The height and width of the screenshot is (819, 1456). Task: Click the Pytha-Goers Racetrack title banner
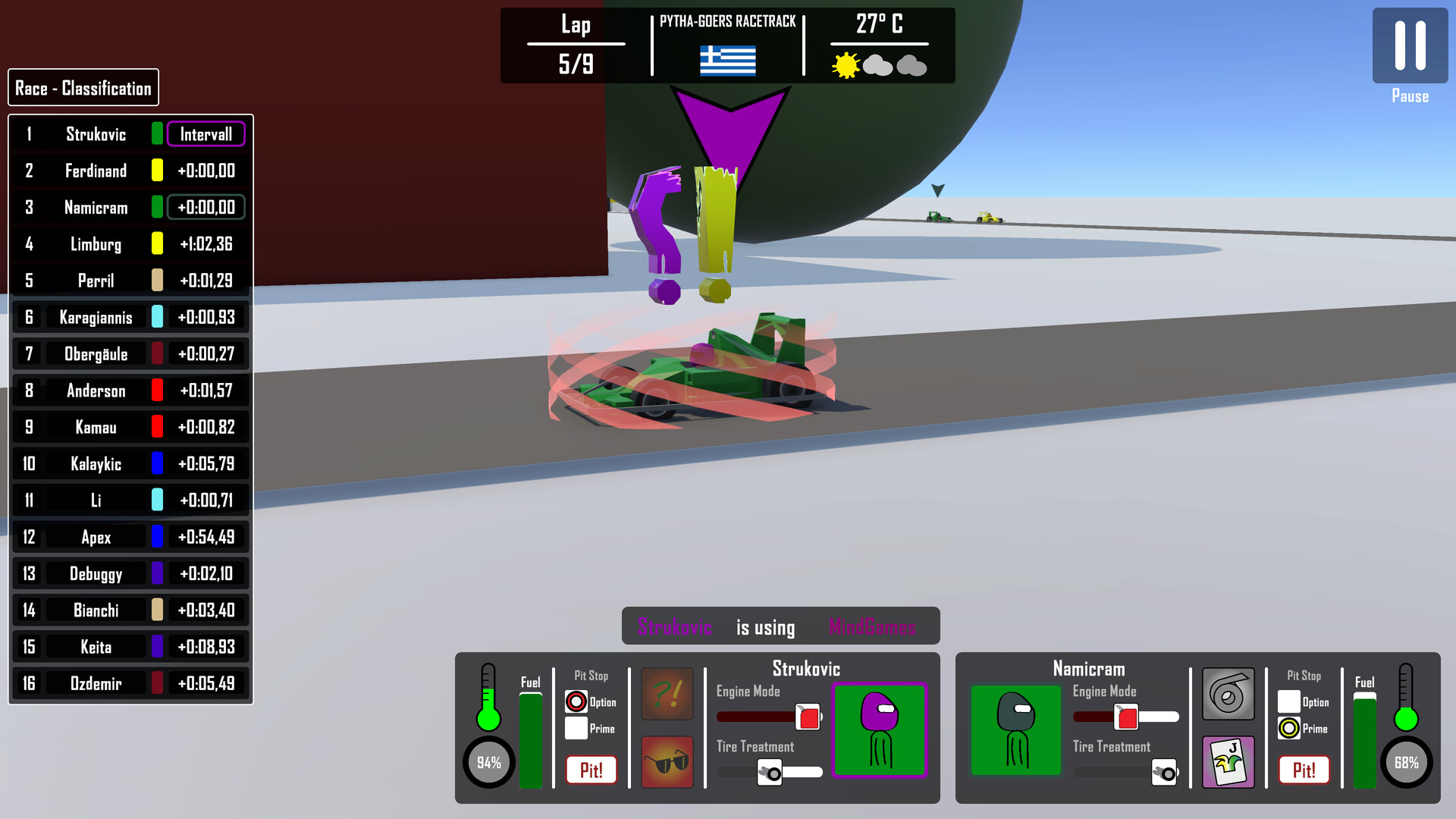click(x=727, y=21)
